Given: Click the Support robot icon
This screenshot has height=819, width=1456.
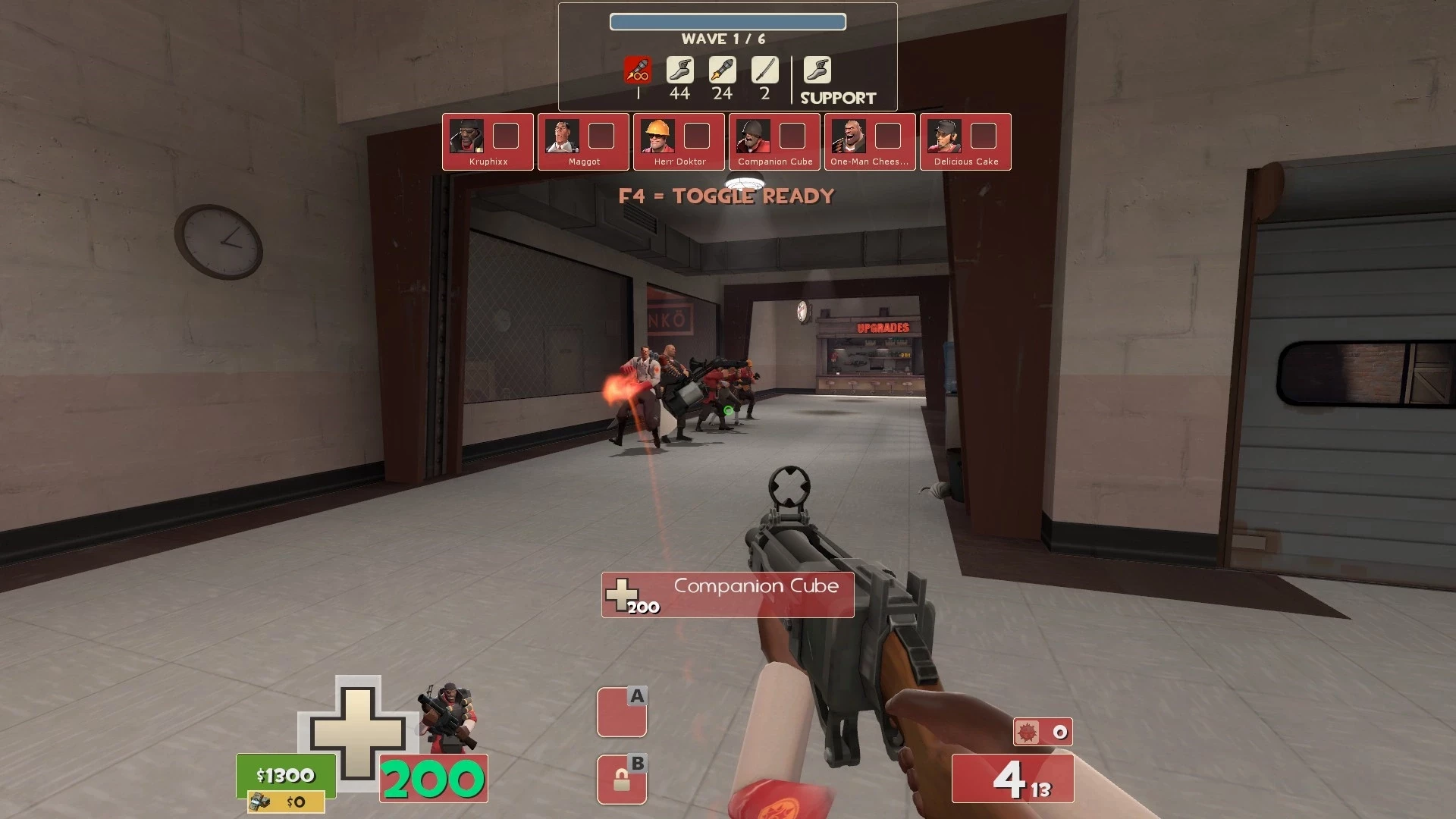Looking at the screenshot, I should click(817, 71).
